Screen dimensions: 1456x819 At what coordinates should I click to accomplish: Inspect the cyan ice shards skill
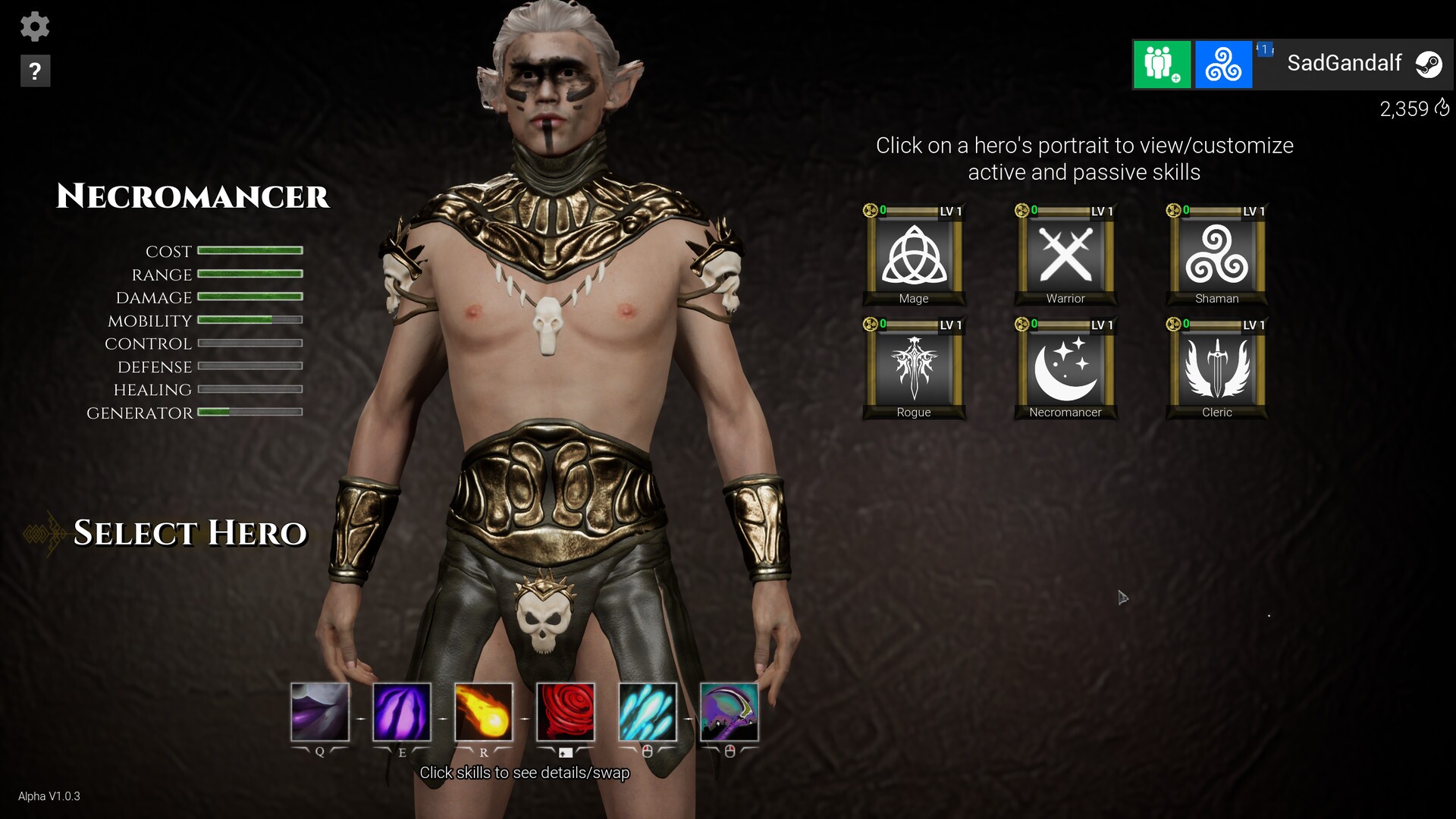[648, 712]
